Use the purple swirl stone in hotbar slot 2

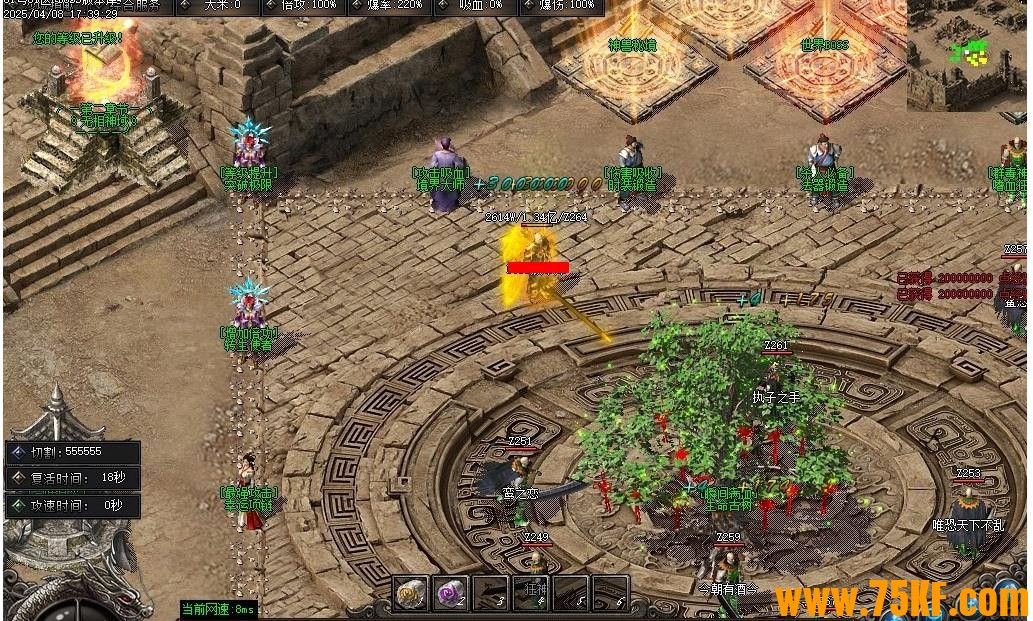point(451,593)
